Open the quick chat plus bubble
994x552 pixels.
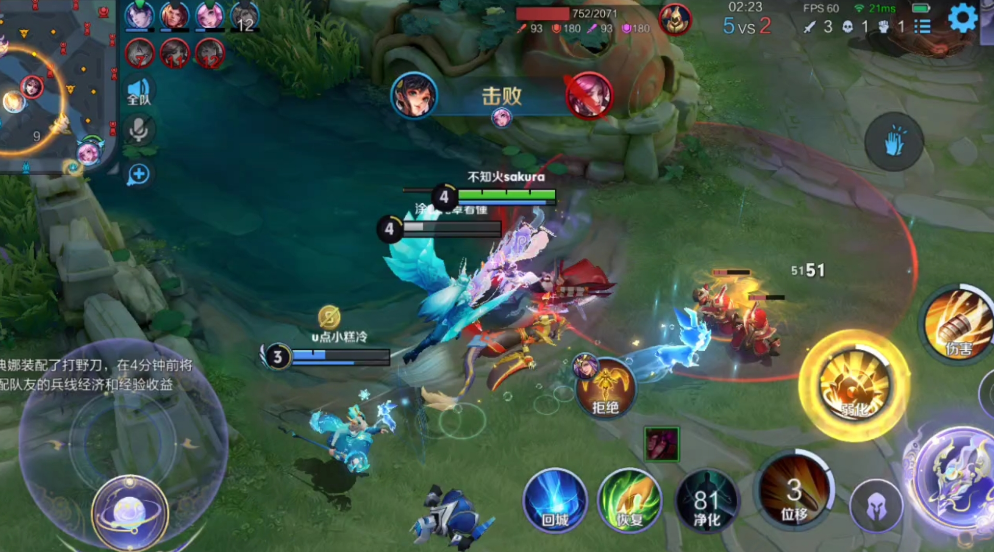(138, 174)
